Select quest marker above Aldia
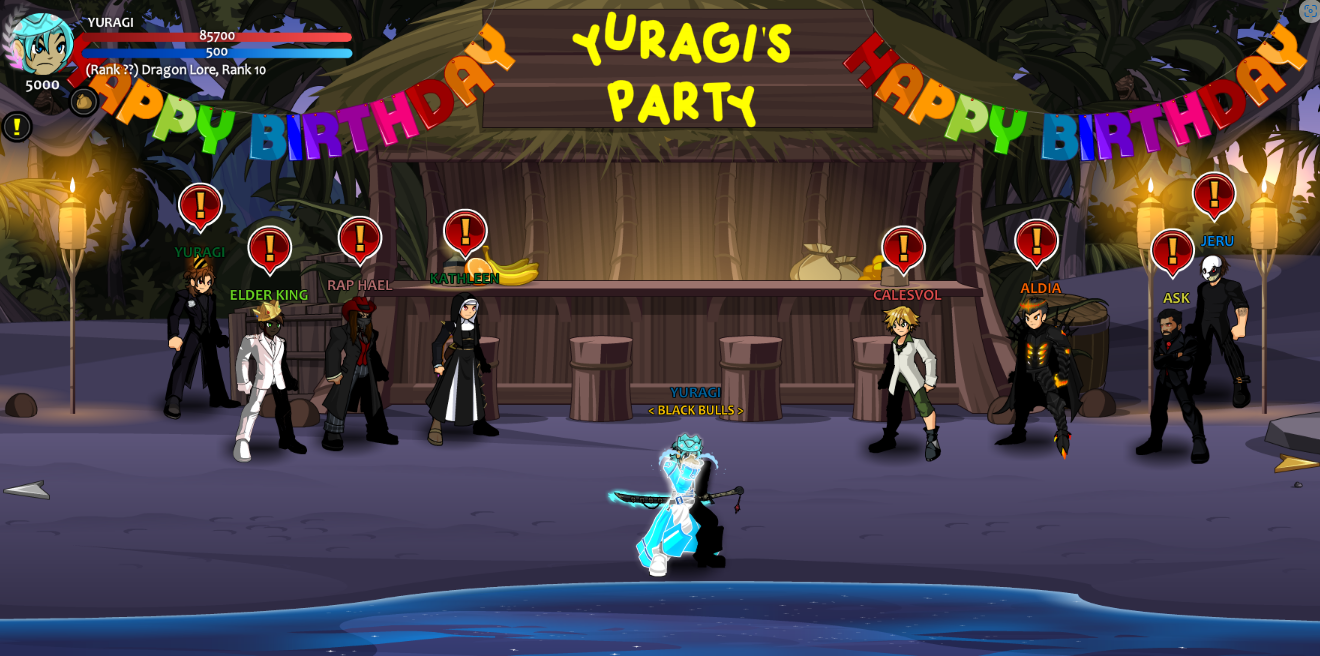Image resolution: width=1320 pixels, height=656 pixels. (x=1036, y=242)
